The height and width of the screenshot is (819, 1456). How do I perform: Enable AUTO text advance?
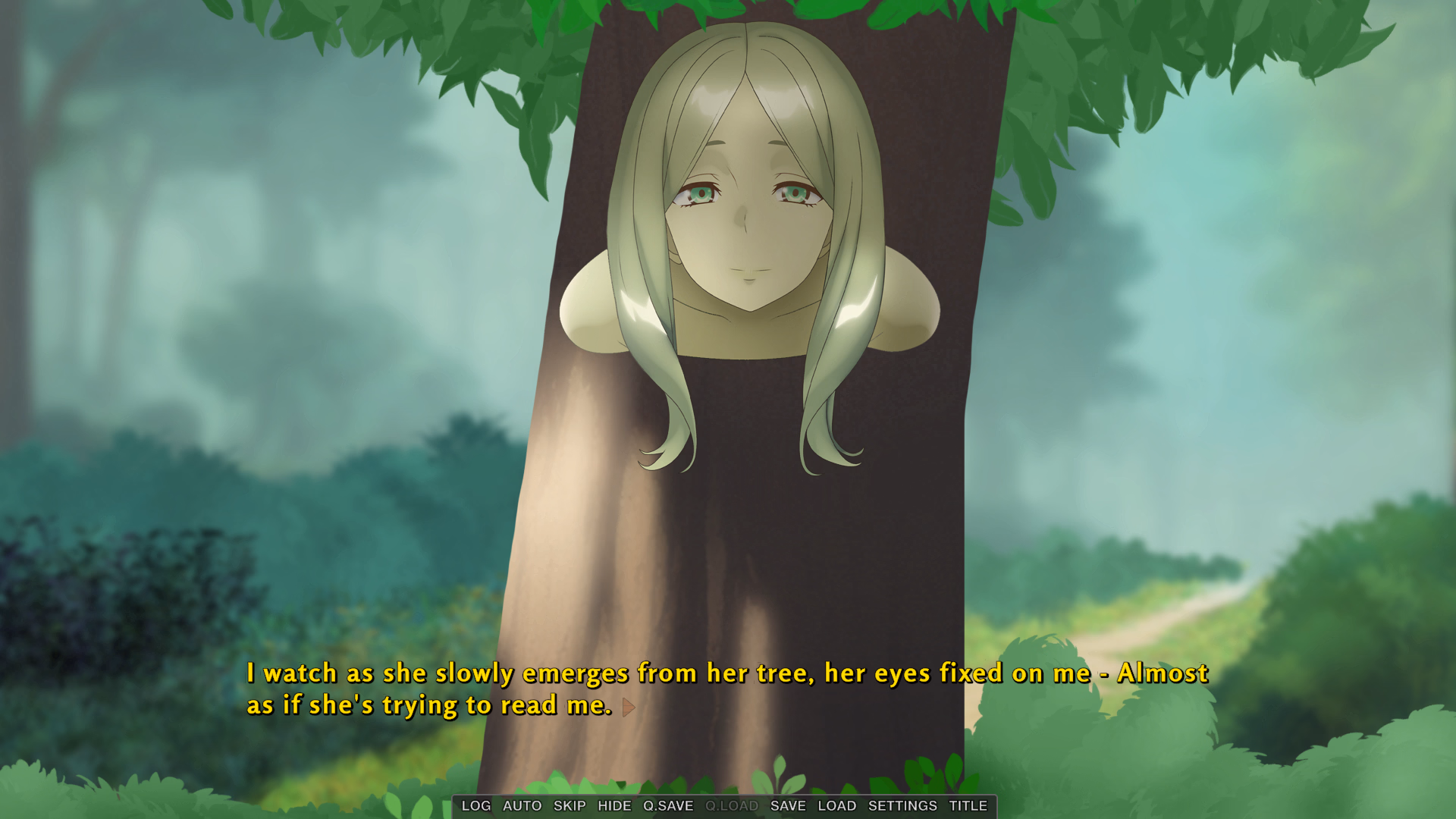click(x=522, y=806)
